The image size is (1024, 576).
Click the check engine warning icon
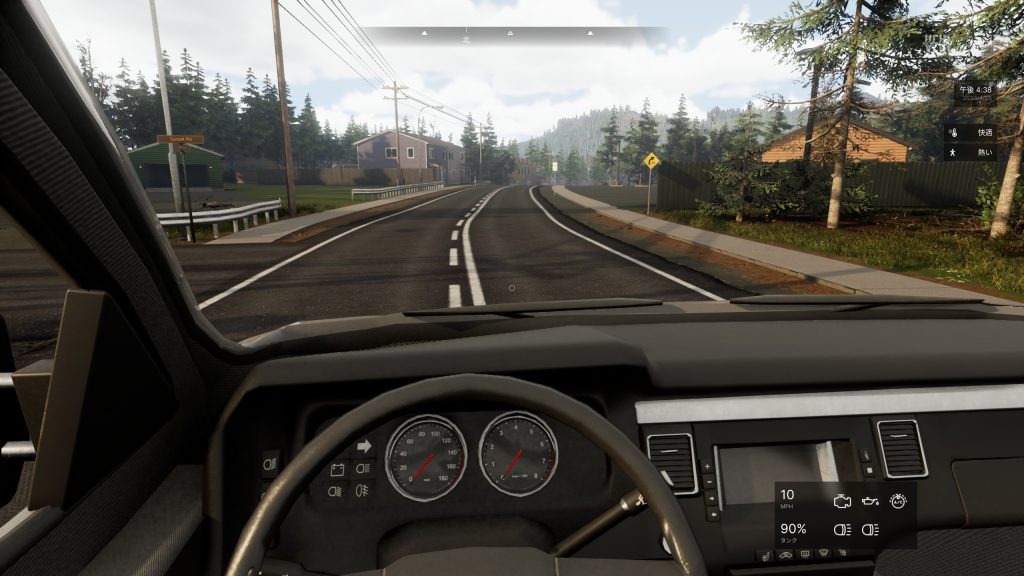tap(842, 501)
